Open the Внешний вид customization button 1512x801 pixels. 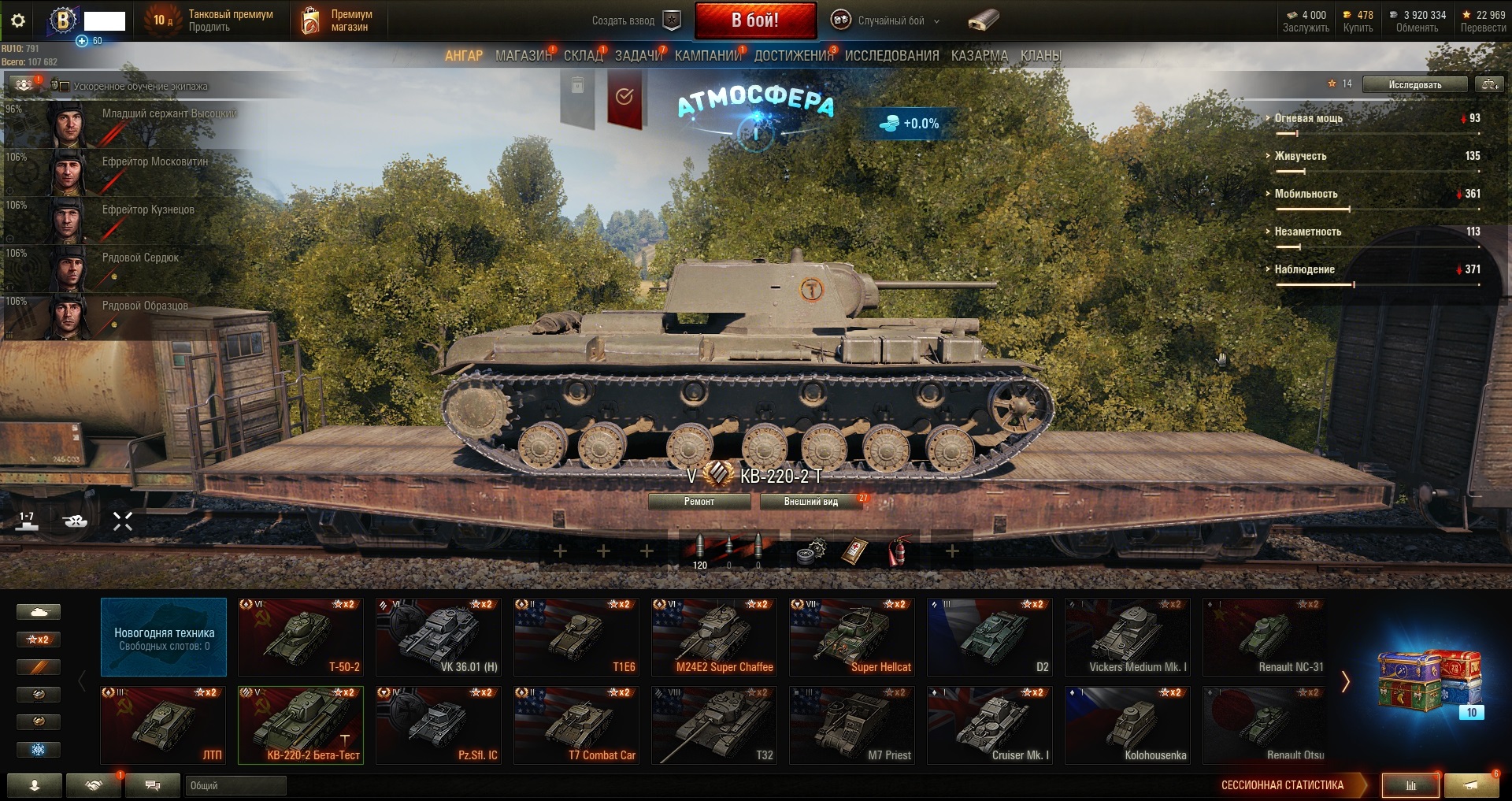click(x=810, y=502)
